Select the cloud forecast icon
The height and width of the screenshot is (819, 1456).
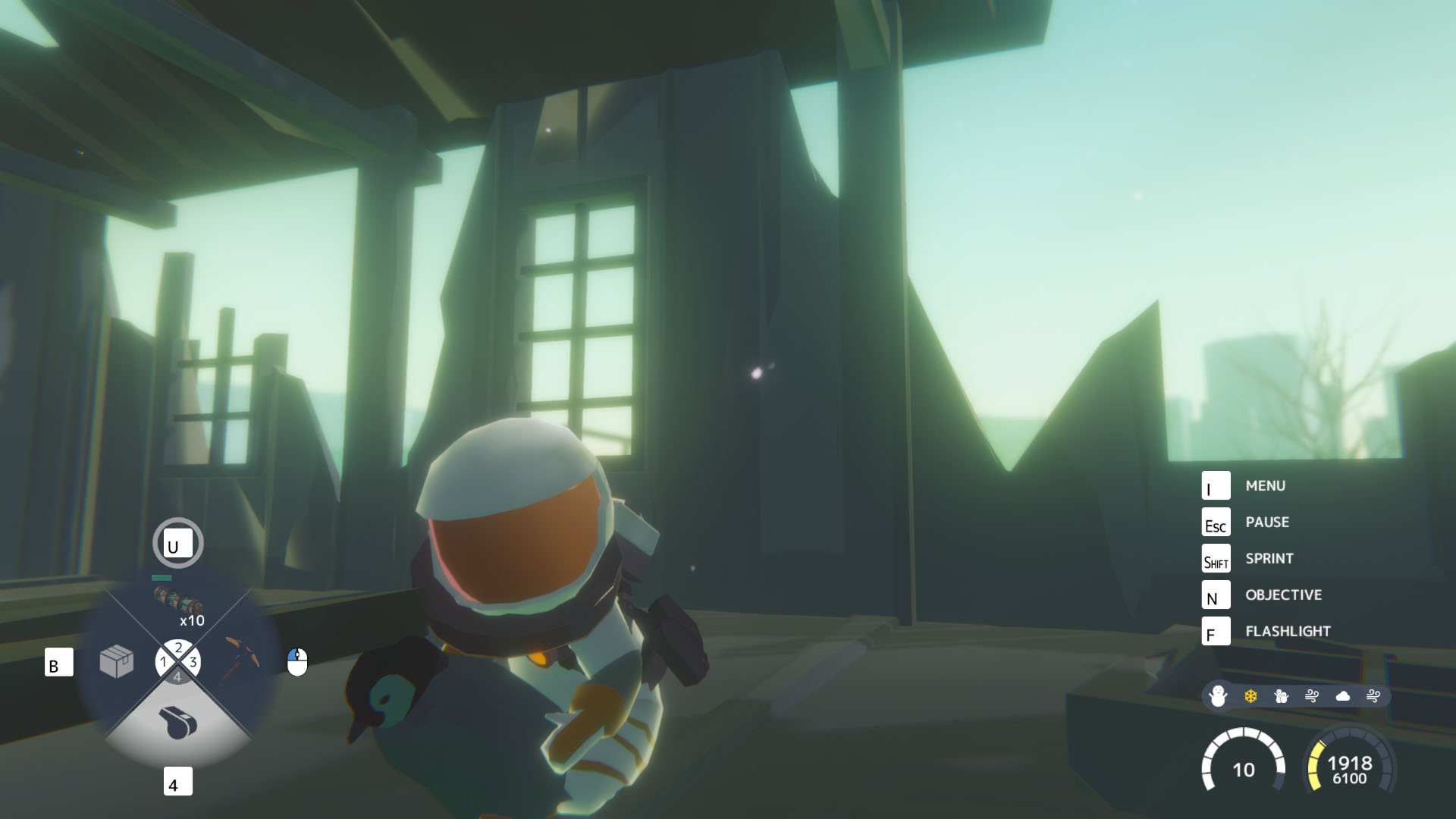(x=1343, y=696)
